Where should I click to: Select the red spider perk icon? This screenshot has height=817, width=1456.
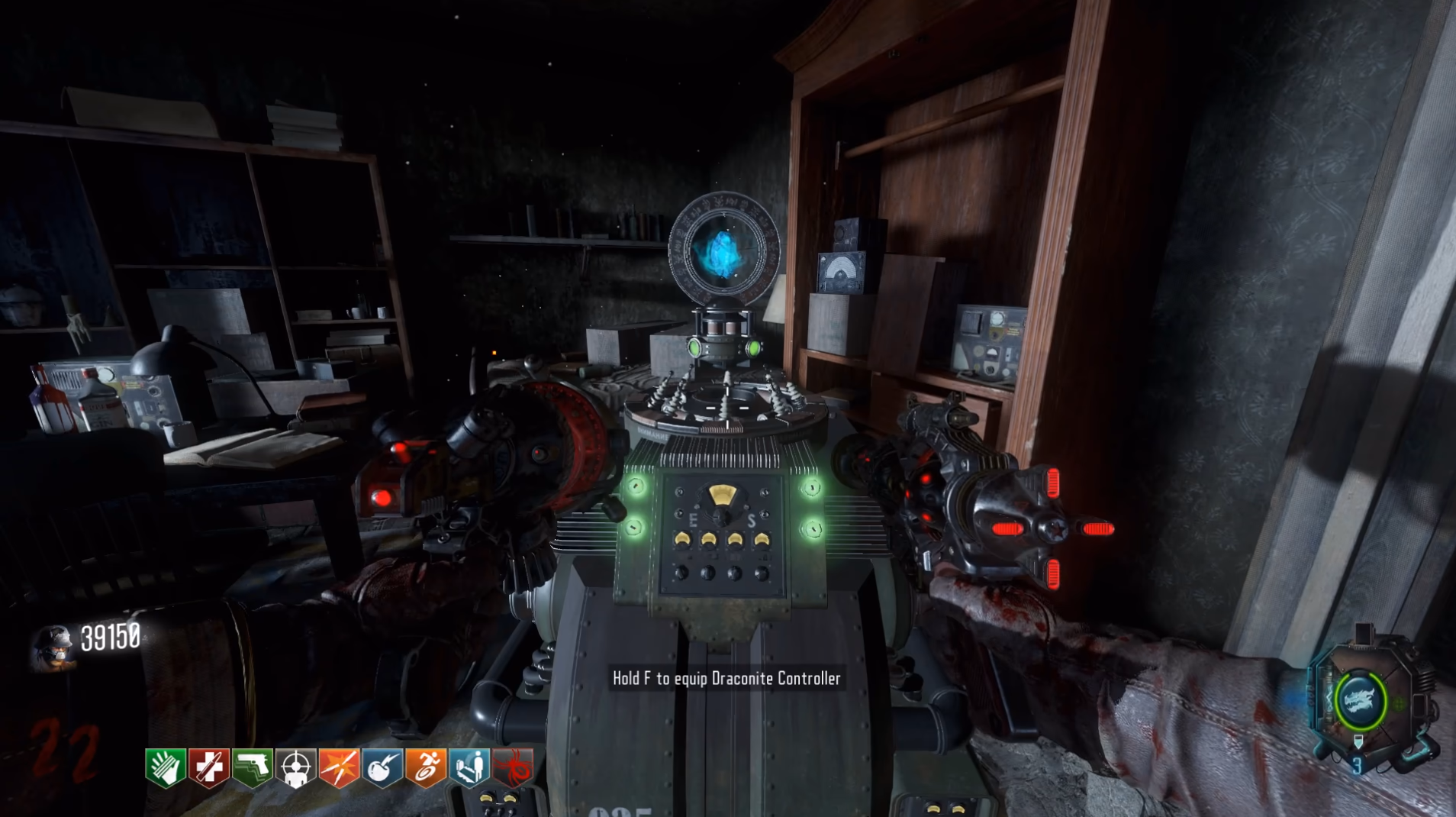pyautogui.click(x=513, y=767)
